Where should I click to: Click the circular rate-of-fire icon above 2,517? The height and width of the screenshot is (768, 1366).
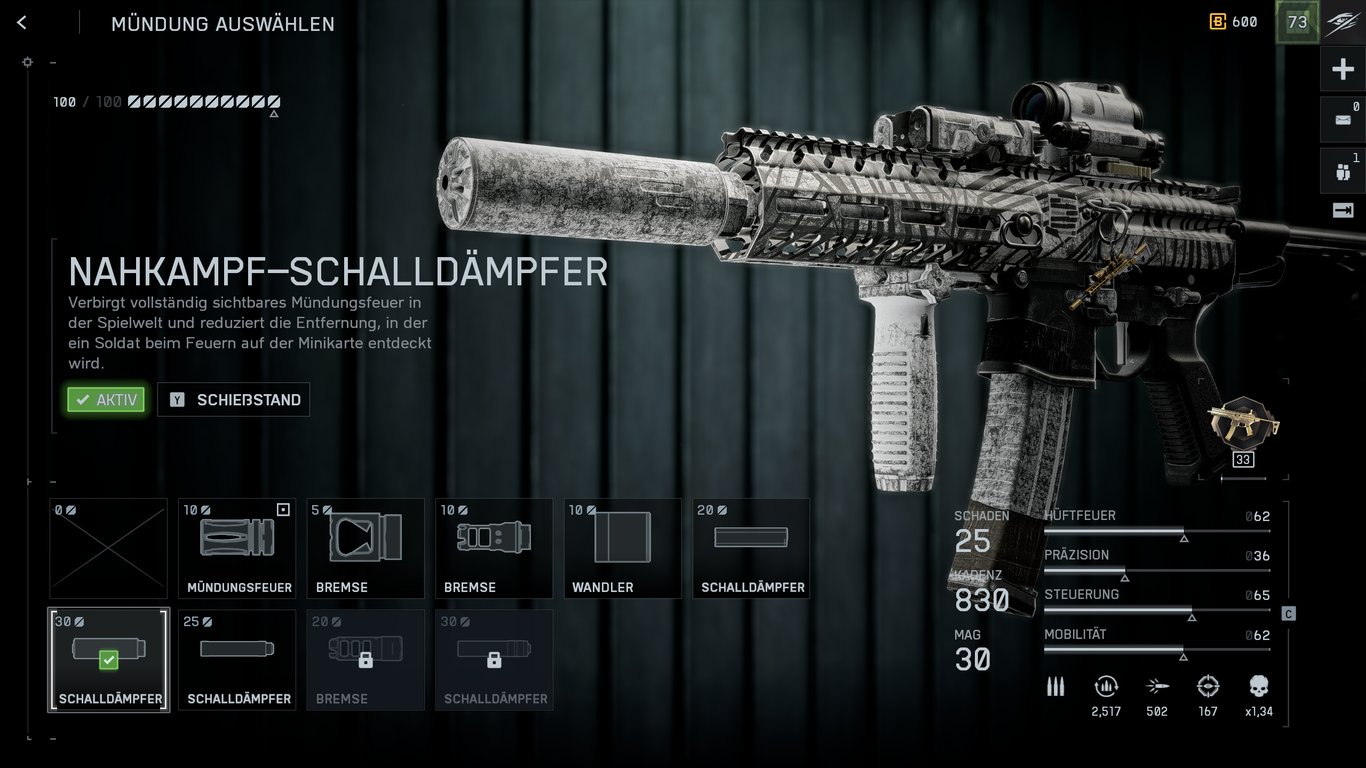click(1106, 687)
